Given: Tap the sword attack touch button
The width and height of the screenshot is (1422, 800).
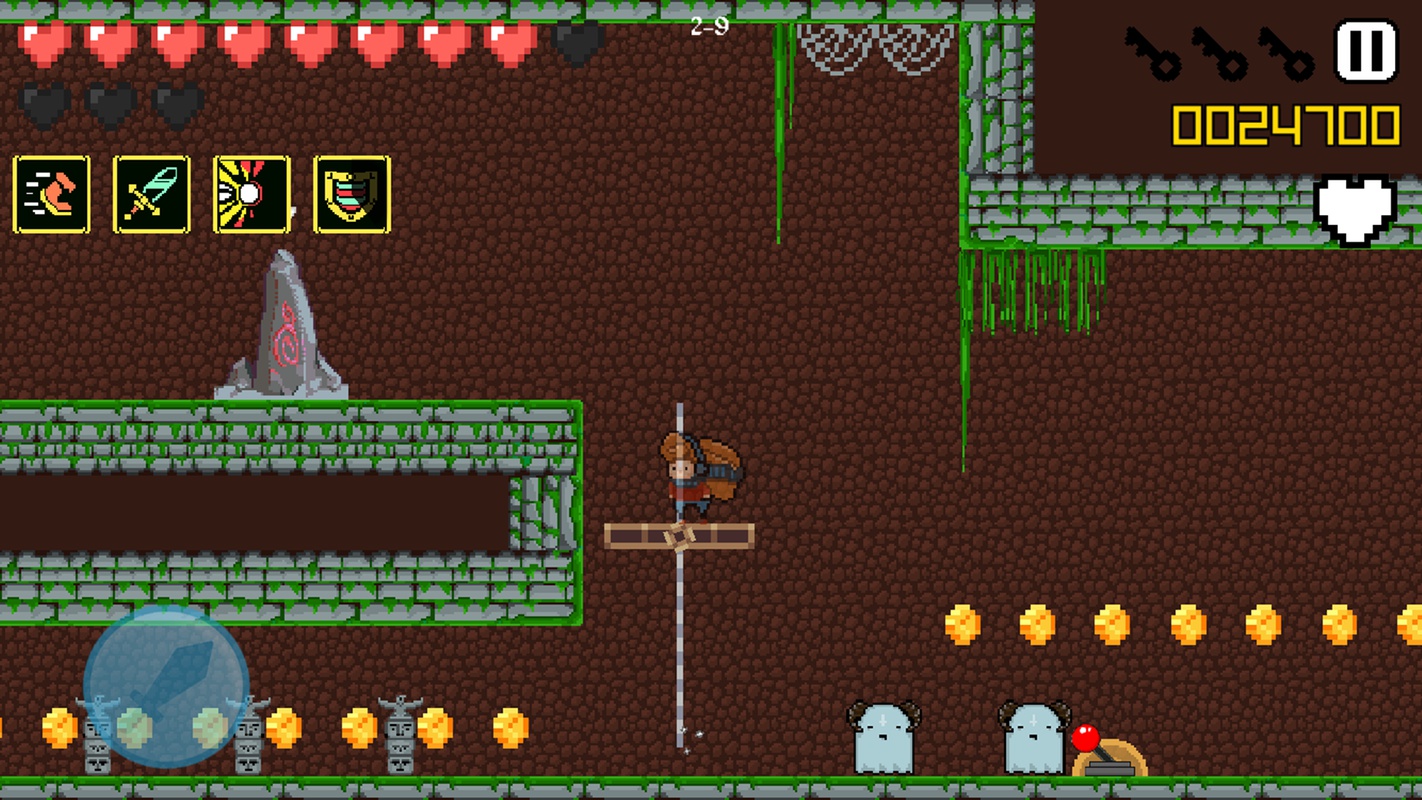Looking at the screenshot, I should click(x=166, y=686).
